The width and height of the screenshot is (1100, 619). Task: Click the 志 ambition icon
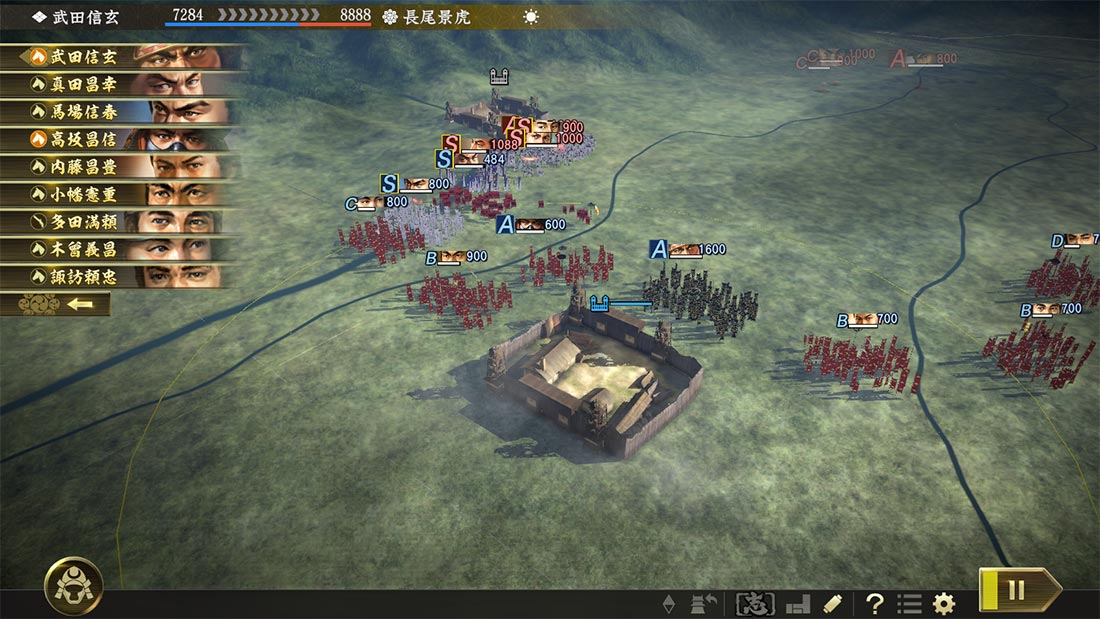point(755,604)
